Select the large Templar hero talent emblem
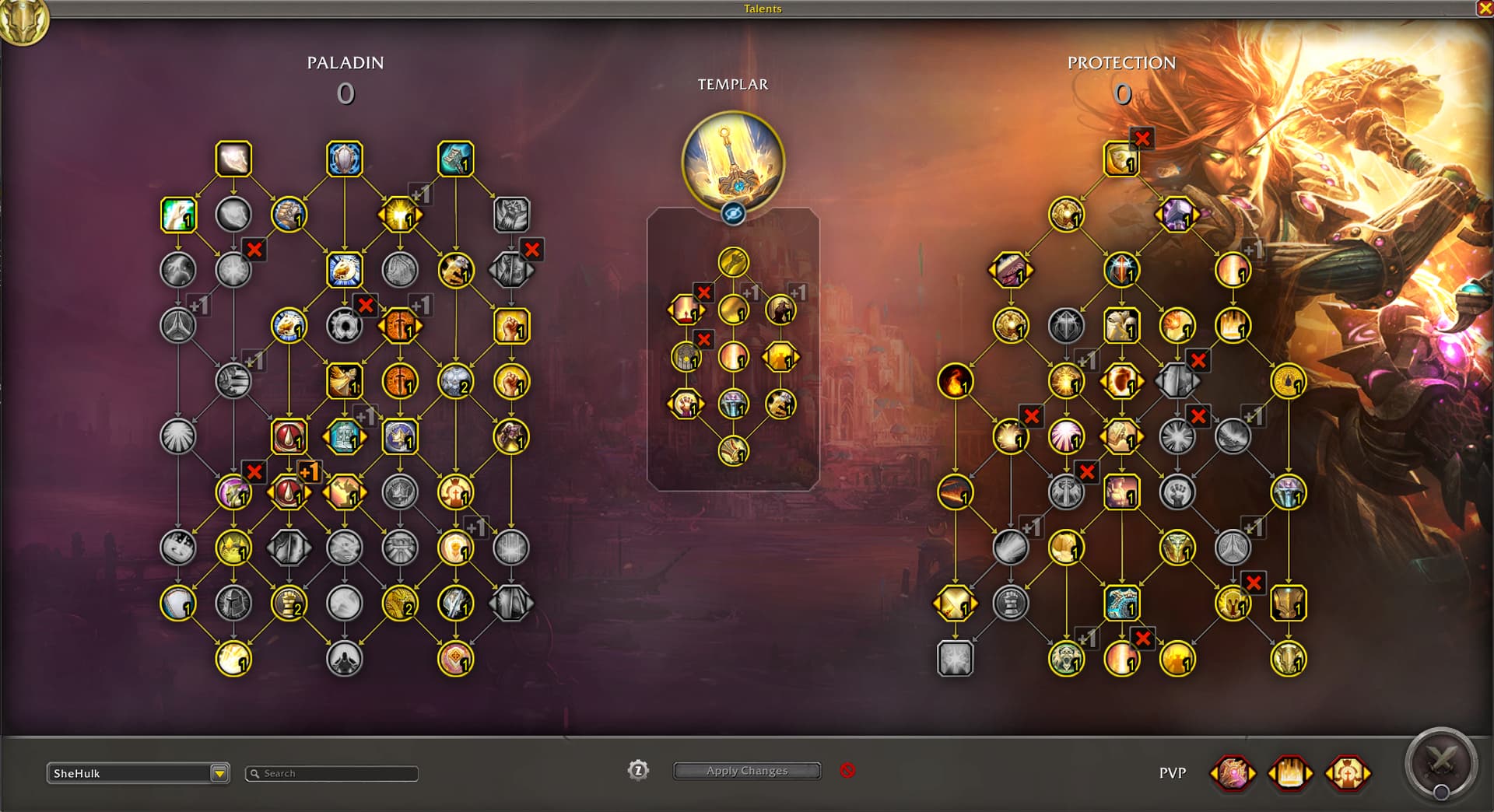This screenshot has width=1494, height=812. [732, 162]
